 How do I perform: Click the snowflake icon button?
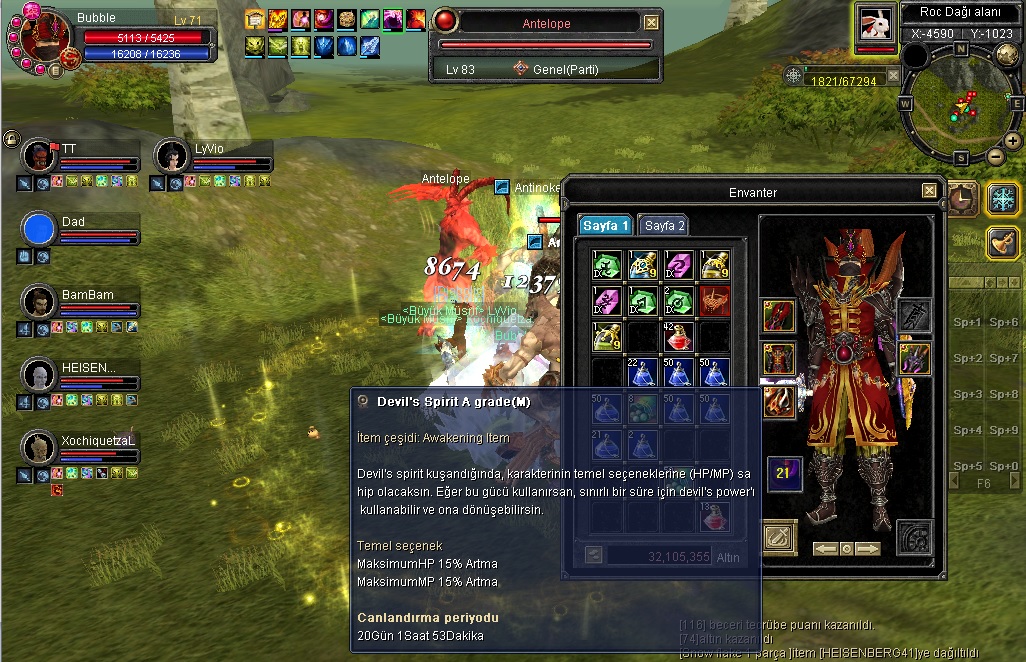[x=1002, y=198]
